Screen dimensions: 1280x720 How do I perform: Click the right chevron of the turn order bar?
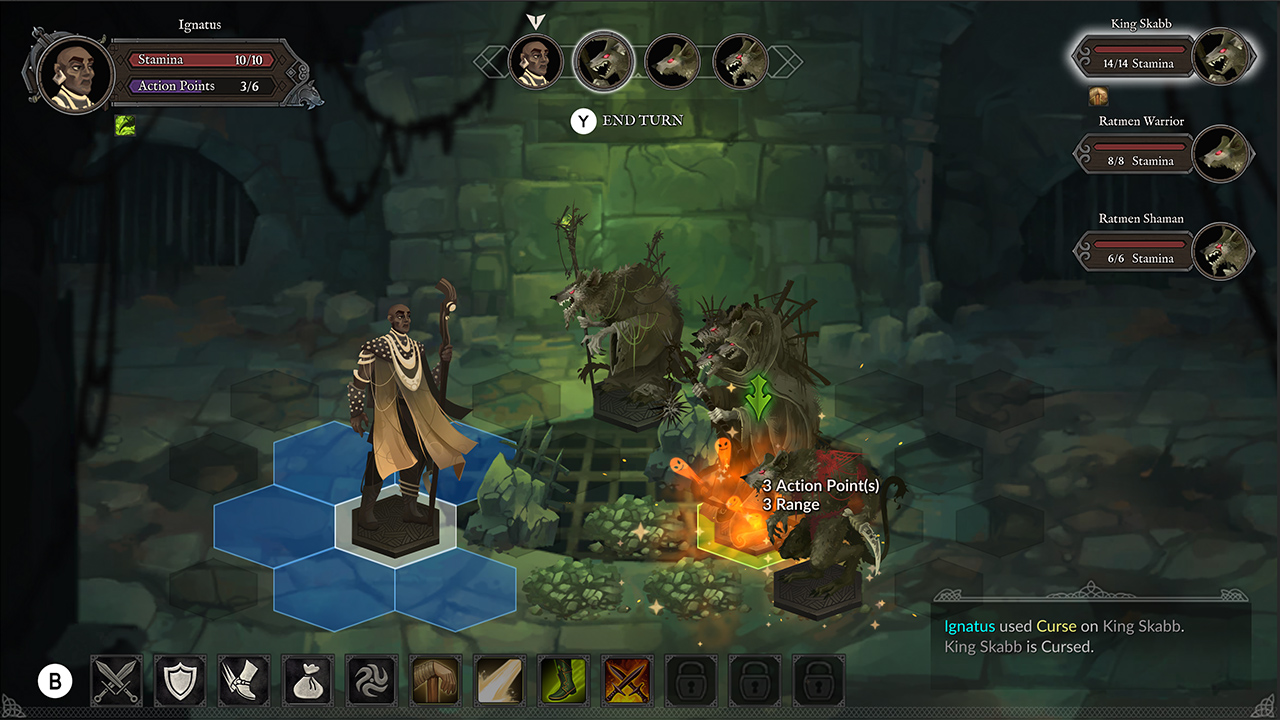coord(786,61)
